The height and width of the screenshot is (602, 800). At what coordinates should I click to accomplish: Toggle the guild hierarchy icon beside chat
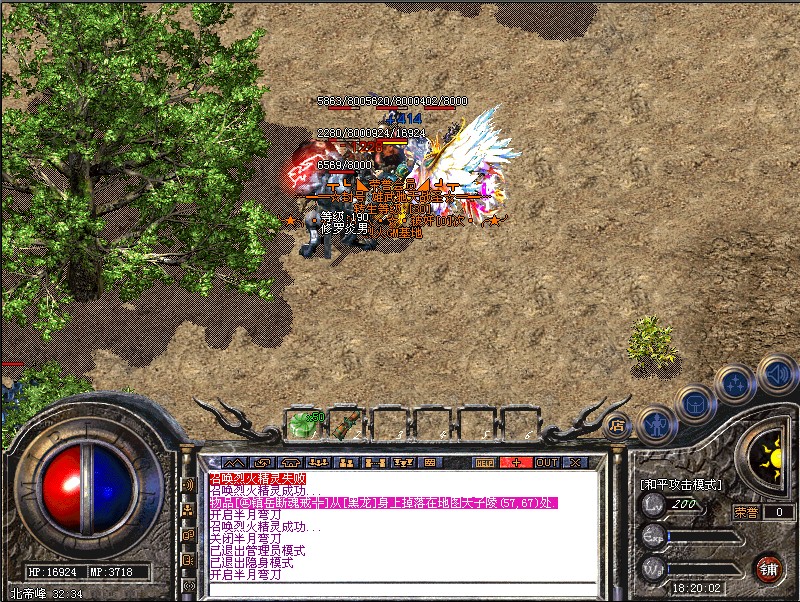[189, 510]
